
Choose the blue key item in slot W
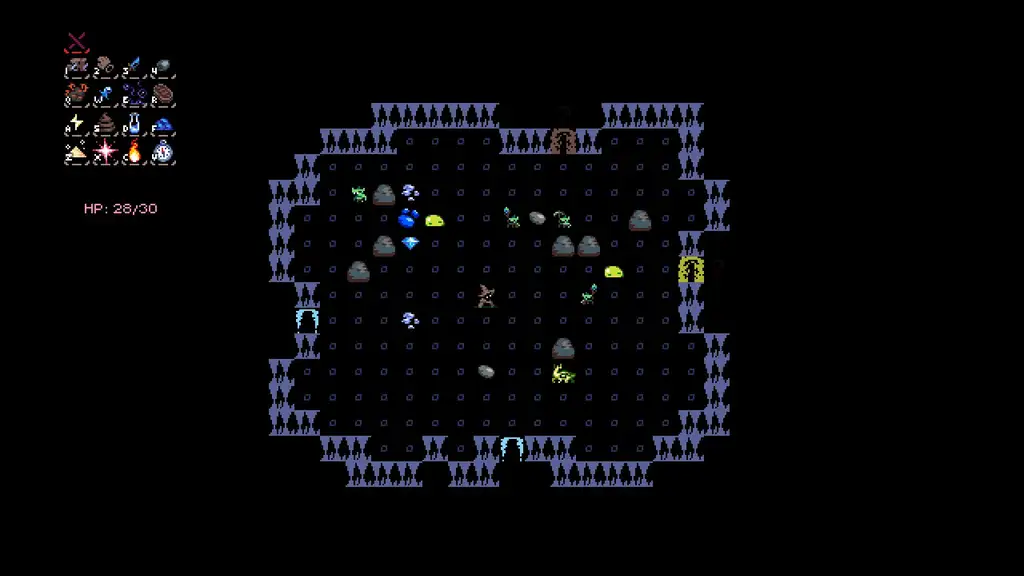(105, 95)
